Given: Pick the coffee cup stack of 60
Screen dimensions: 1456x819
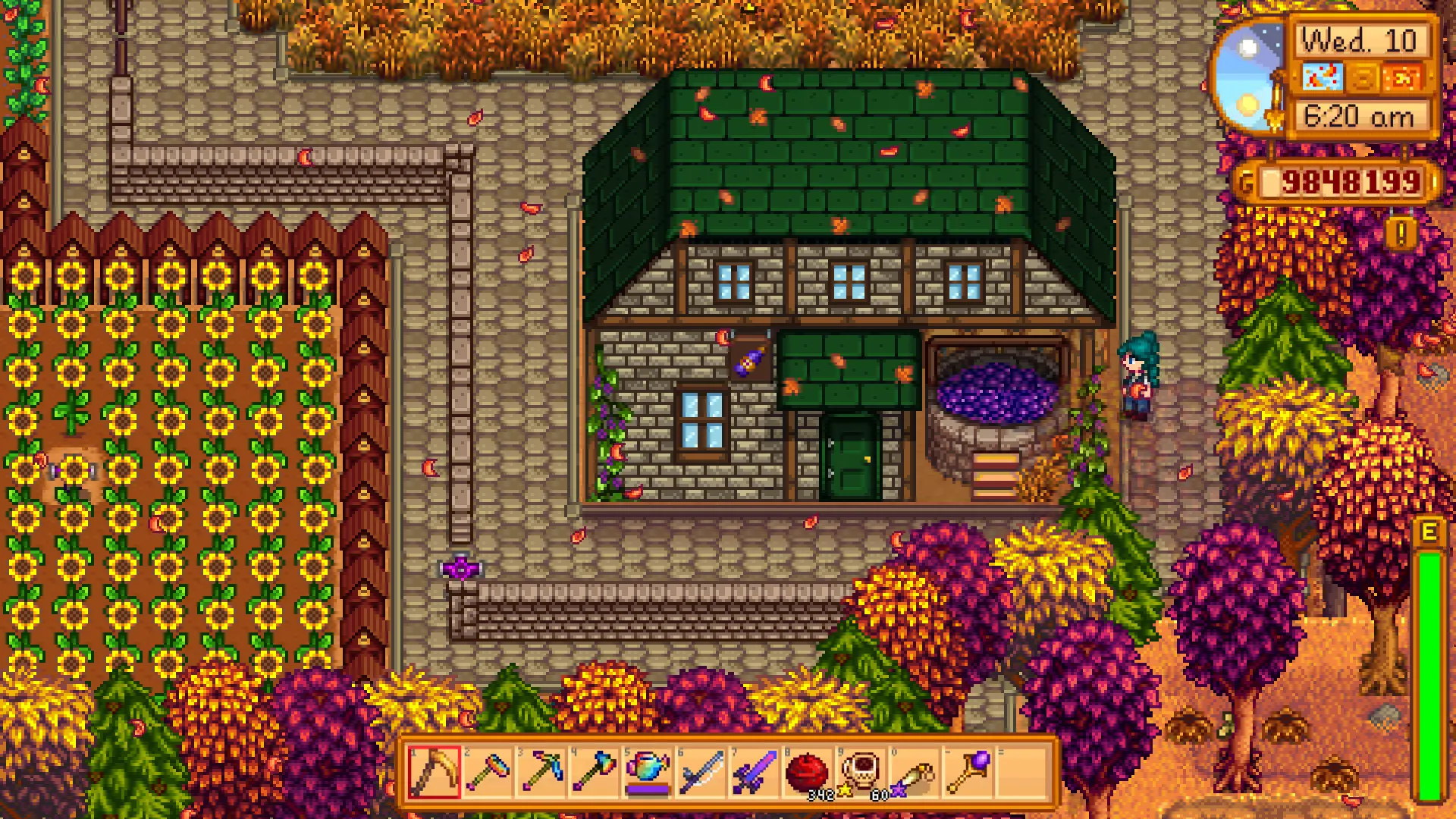Looking at the screenshot, I should (x=861, y=773).
